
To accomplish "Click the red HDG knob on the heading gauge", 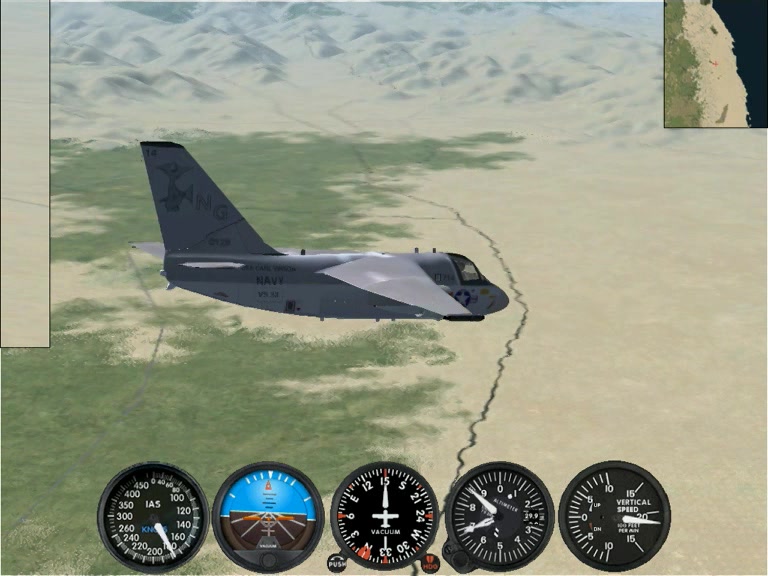I will pyautogui.click(x=431, y=563).
